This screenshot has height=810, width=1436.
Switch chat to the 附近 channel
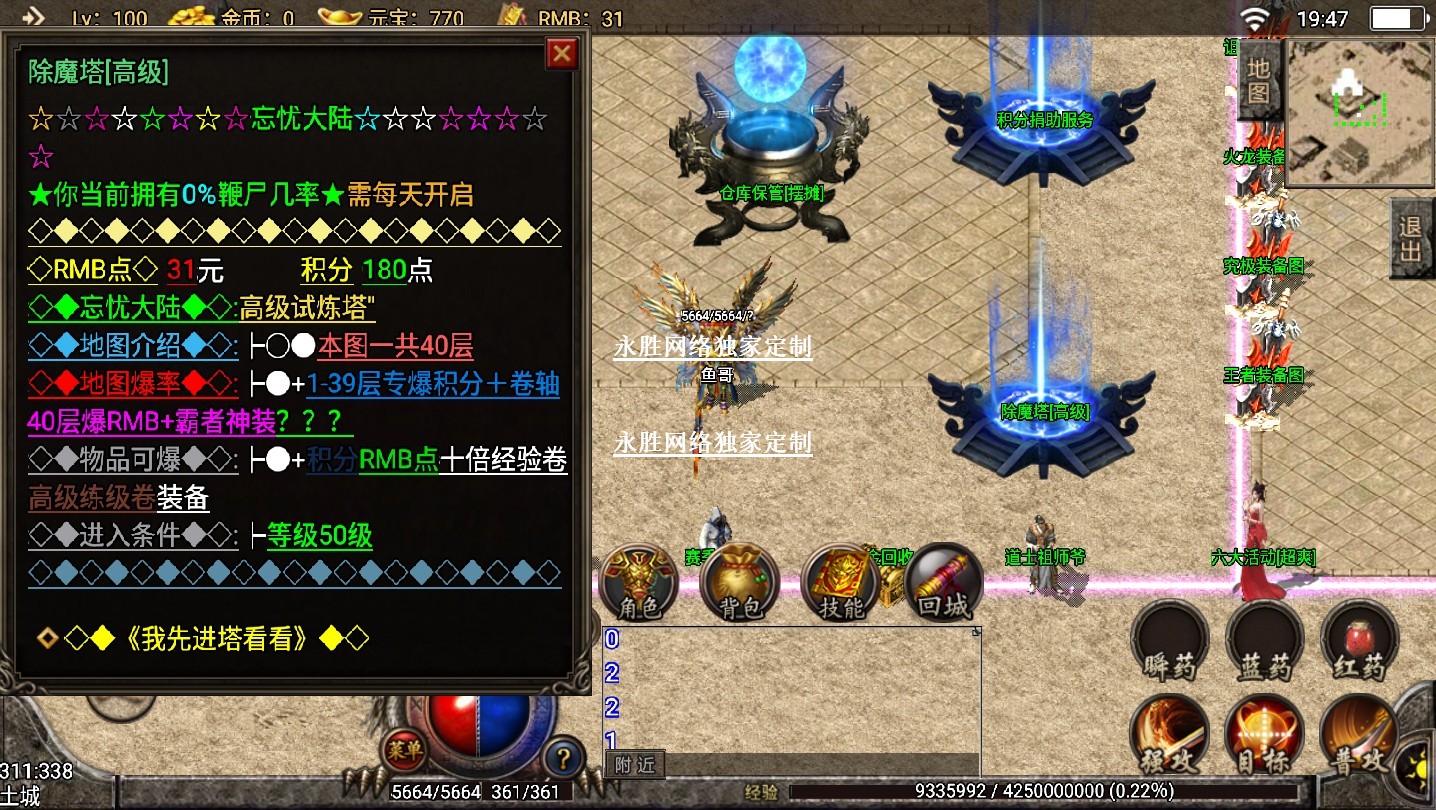636,766
